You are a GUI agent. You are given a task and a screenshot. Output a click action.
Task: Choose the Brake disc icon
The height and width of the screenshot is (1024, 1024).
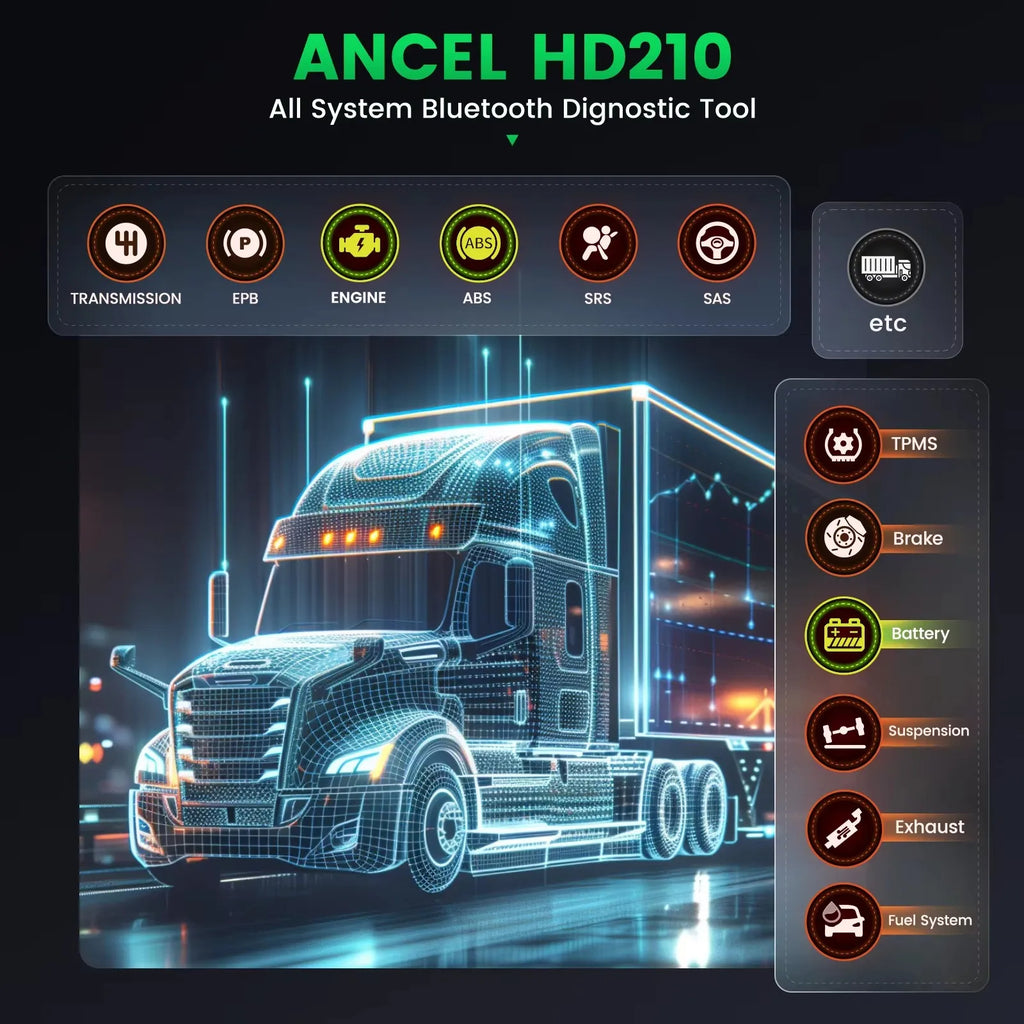(843, 538)
